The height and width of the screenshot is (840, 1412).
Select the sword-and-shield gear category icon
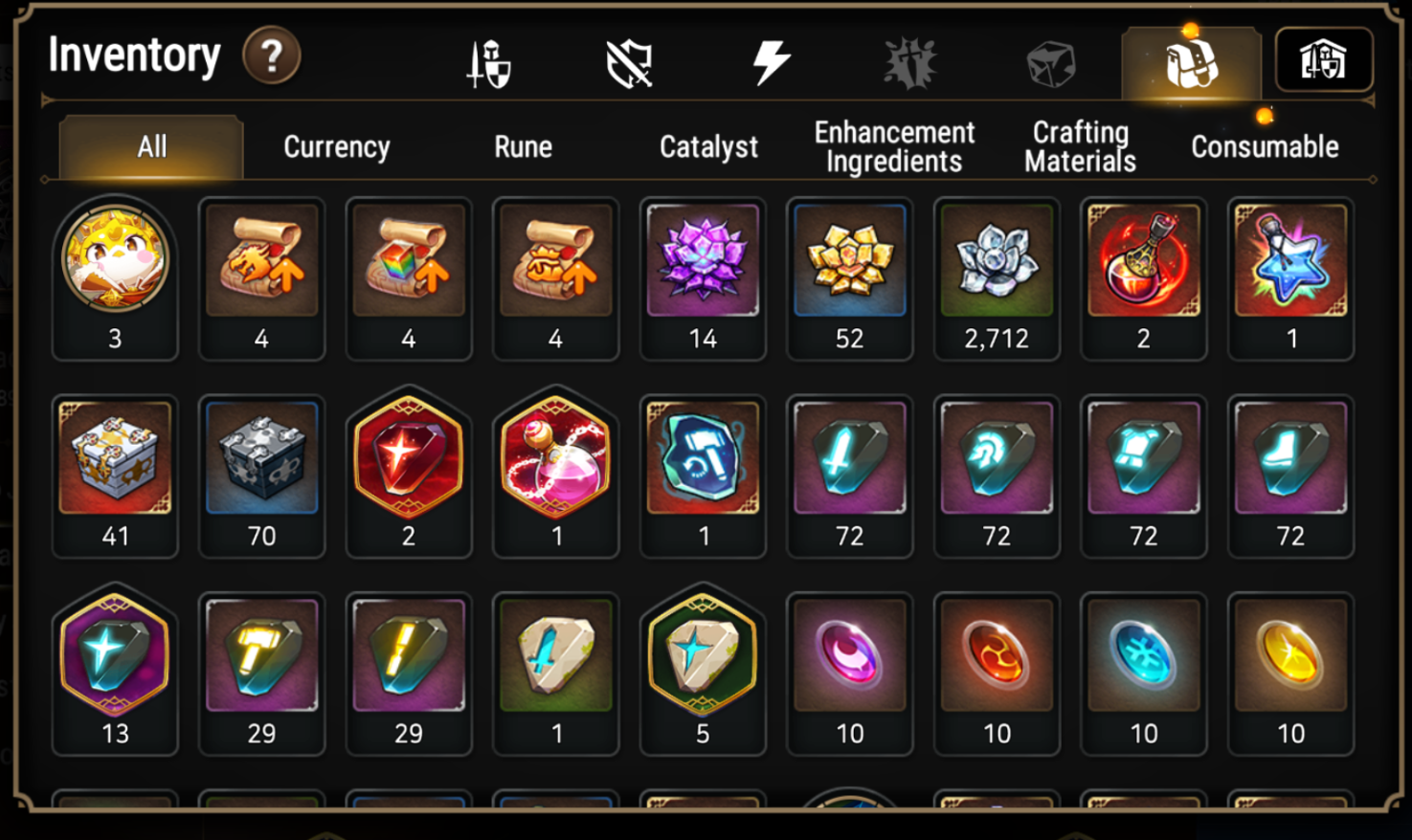pyautogui.click(x=490, y=60)
